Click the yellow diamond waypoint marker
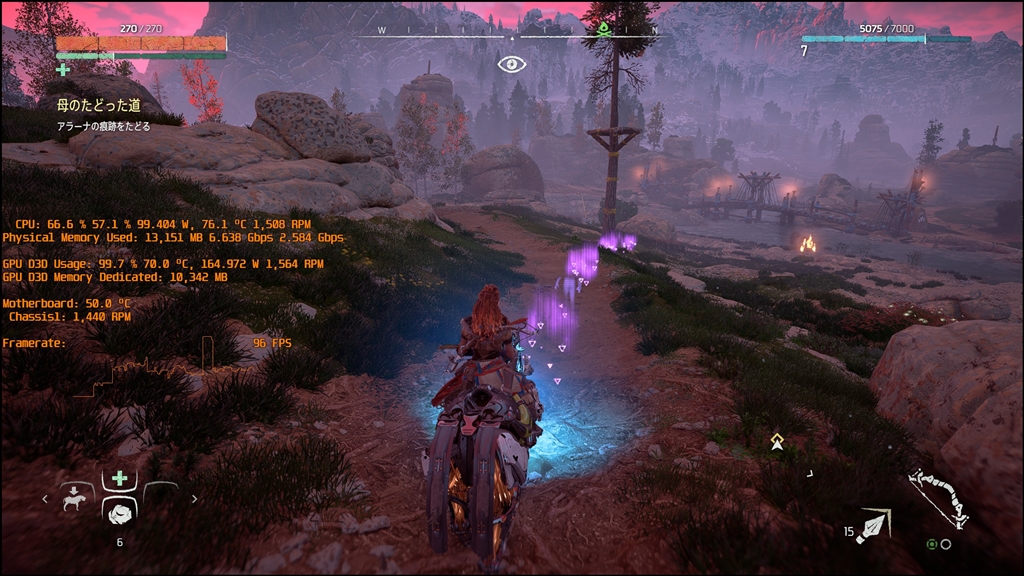 [777, 440]
